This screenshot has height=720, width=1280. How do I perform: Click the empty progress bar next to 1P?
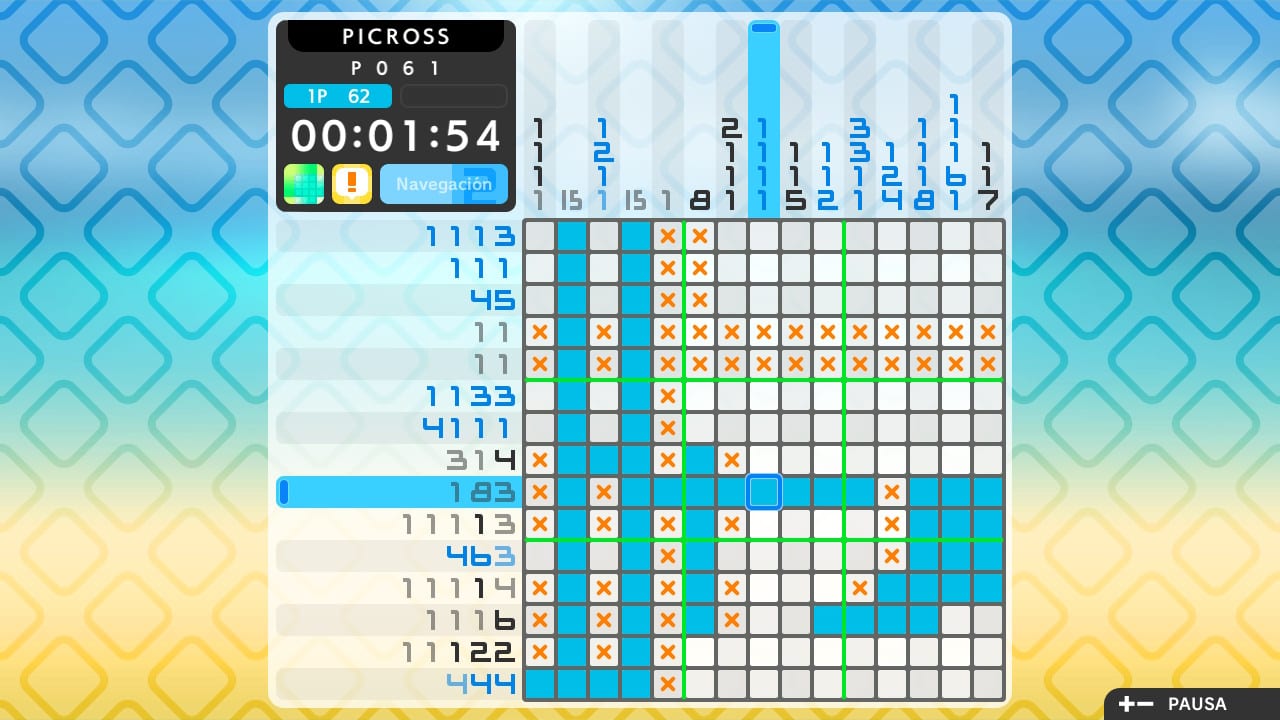tap(453, 96)
